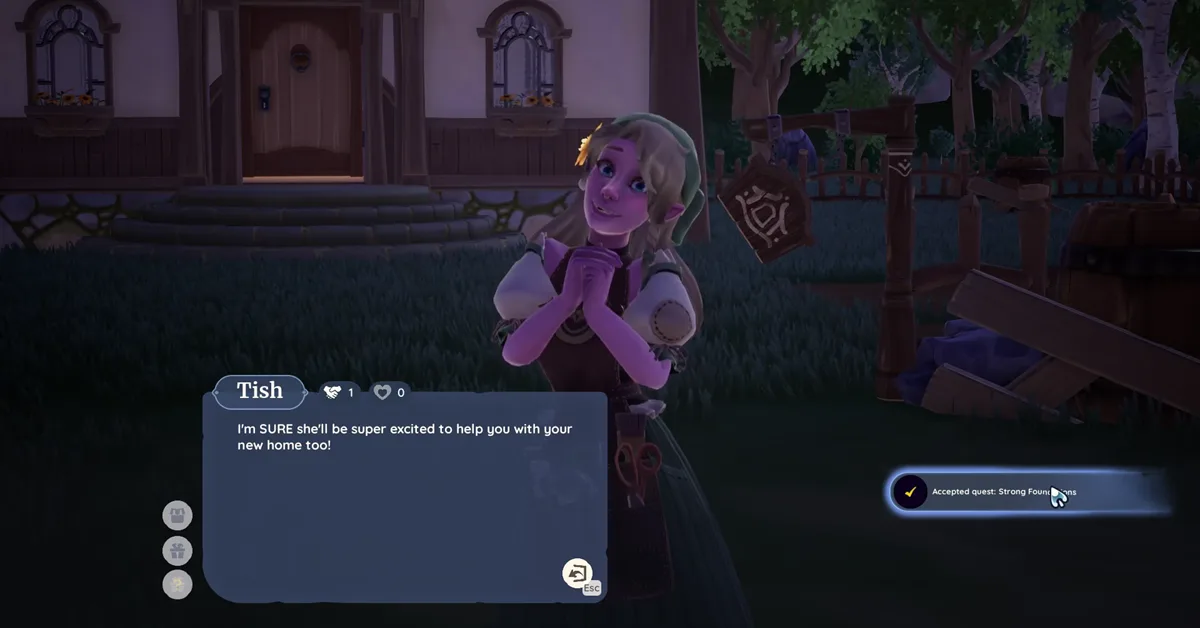Click the exit dialogue button
Image resolution: width=1200 pixels, height=628 pixels.
pos(578,573)
